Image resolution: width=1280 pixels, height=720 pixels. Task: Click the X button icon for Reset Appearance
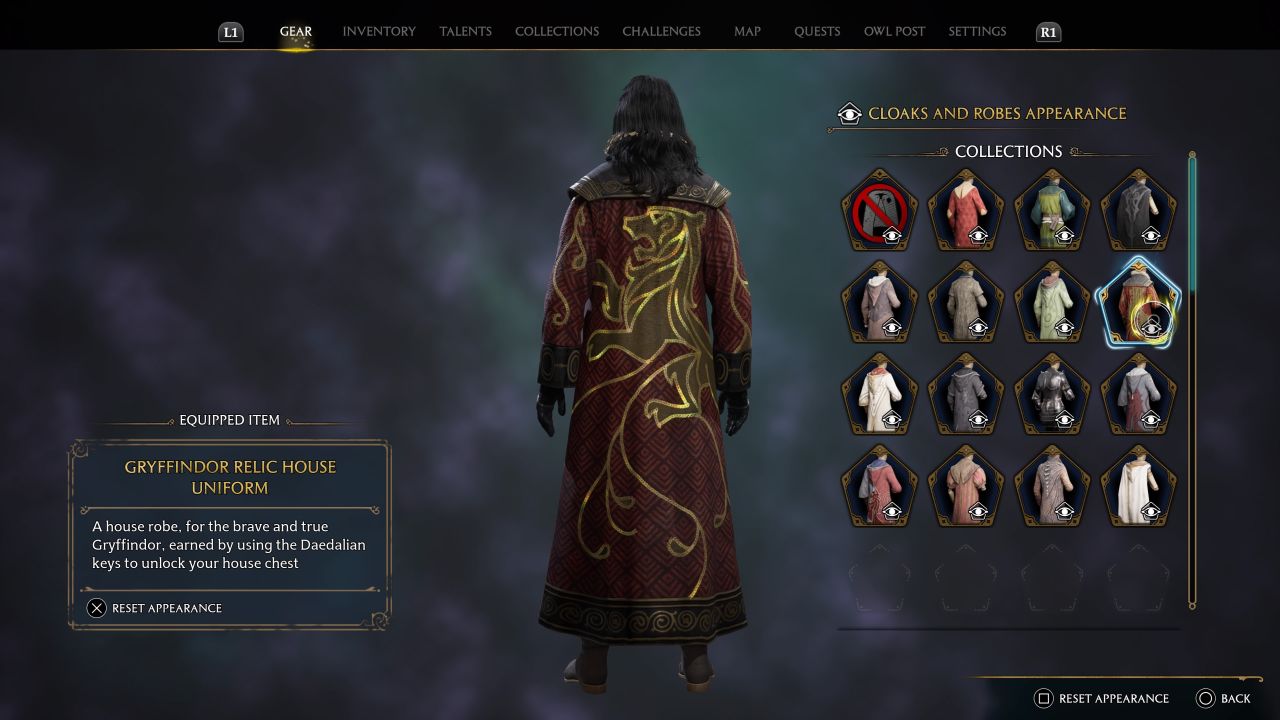point(96,608)
